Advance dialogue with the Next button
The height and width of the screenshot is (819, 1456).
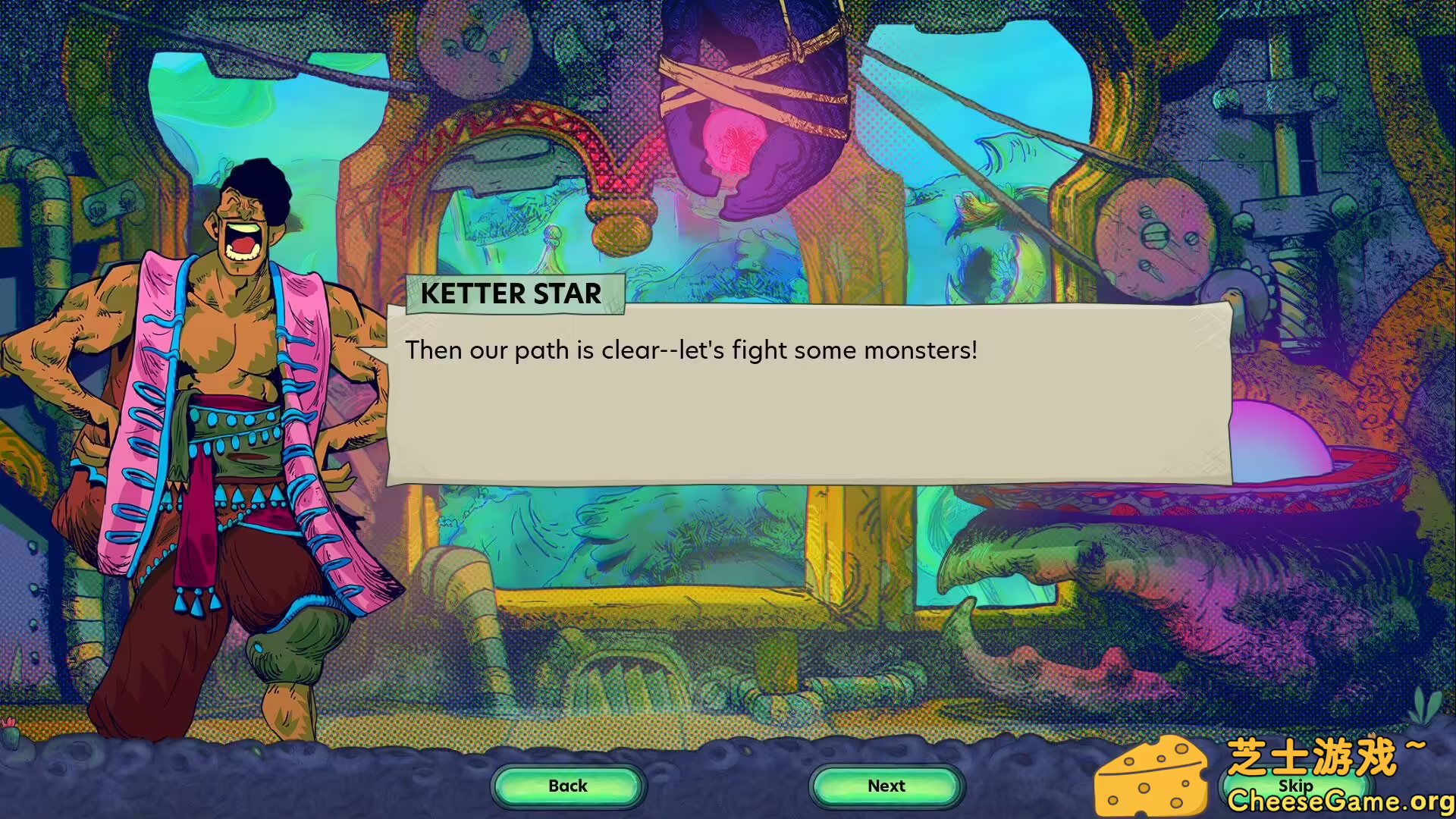(x=886, y=786)
